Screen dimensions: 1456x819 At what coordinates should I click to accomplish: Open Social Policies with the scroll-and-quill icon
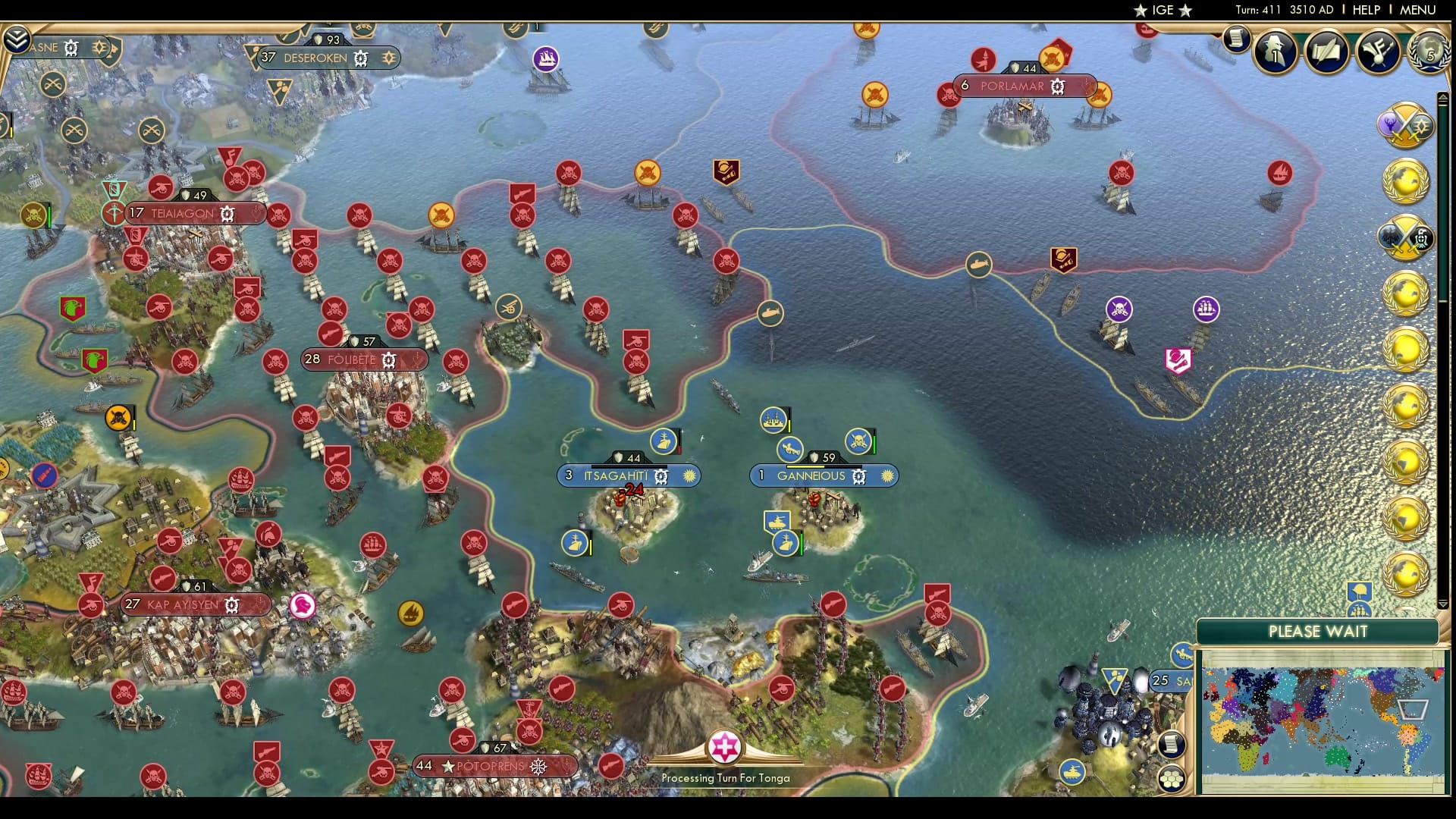click(1326, 51)
